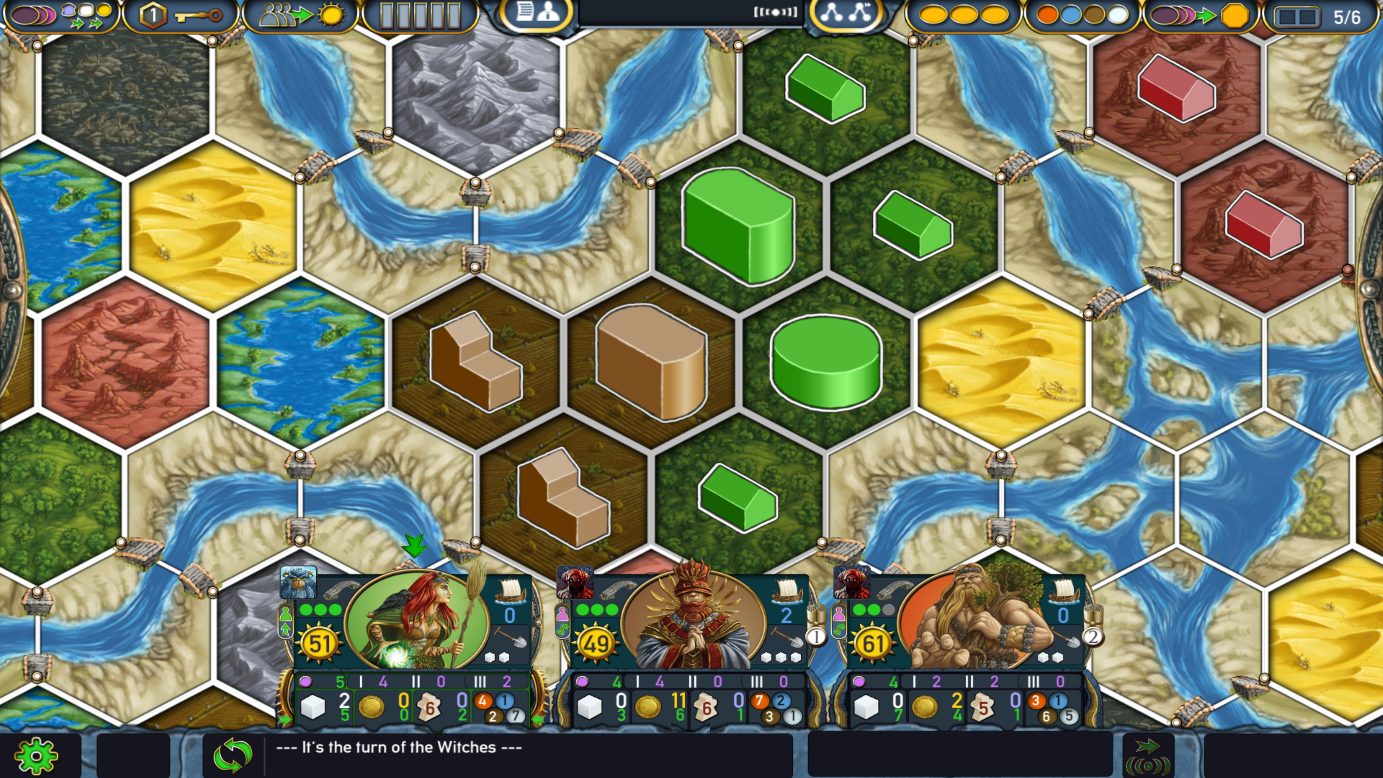Viewport: 1383px width, 778px height.
Task: Click the Witches' 51 victory points sun
Action: pyautogui.click(x=319, y=643)
